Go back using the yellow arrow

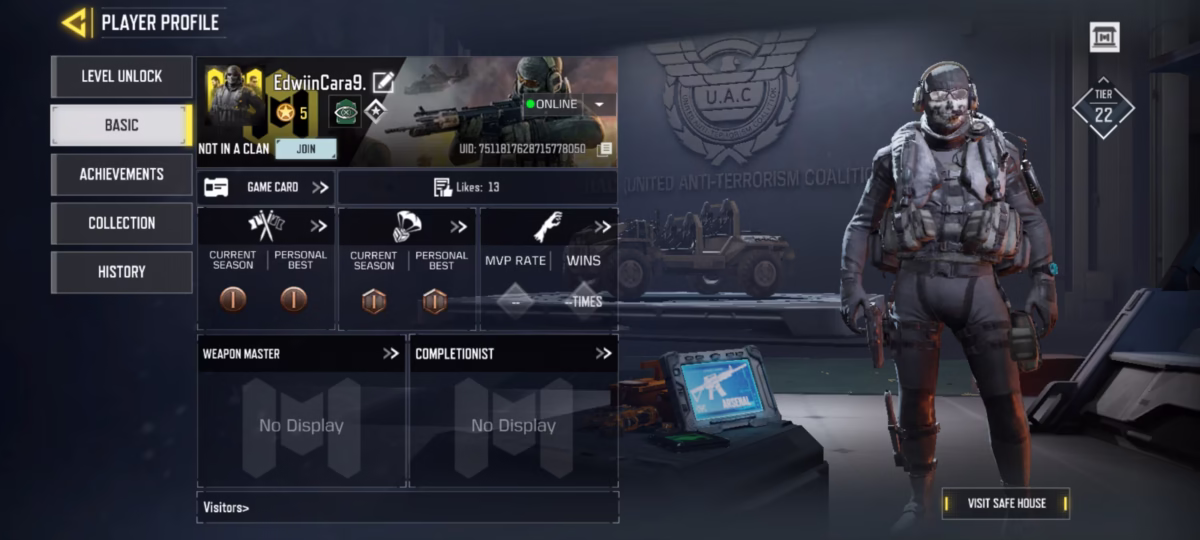tap(73, 22)
